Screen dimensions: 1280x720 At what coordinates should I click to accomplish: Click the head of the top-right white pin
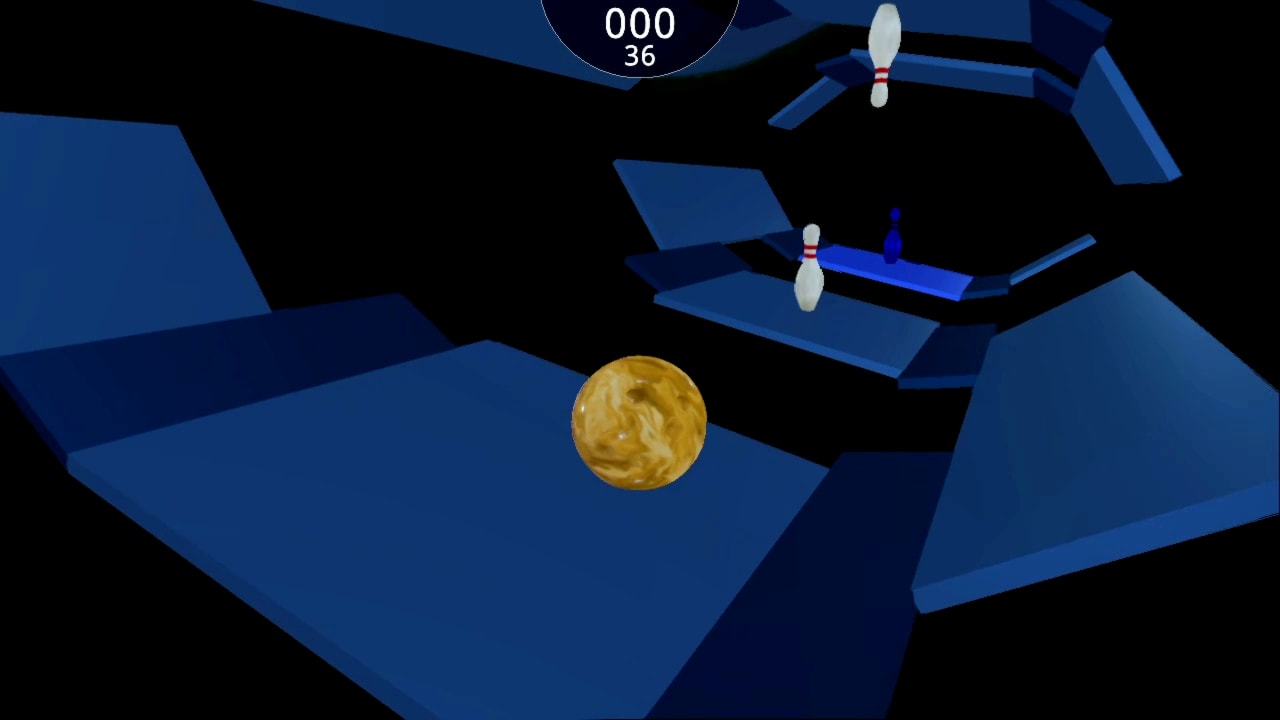(x=884, y=15)
